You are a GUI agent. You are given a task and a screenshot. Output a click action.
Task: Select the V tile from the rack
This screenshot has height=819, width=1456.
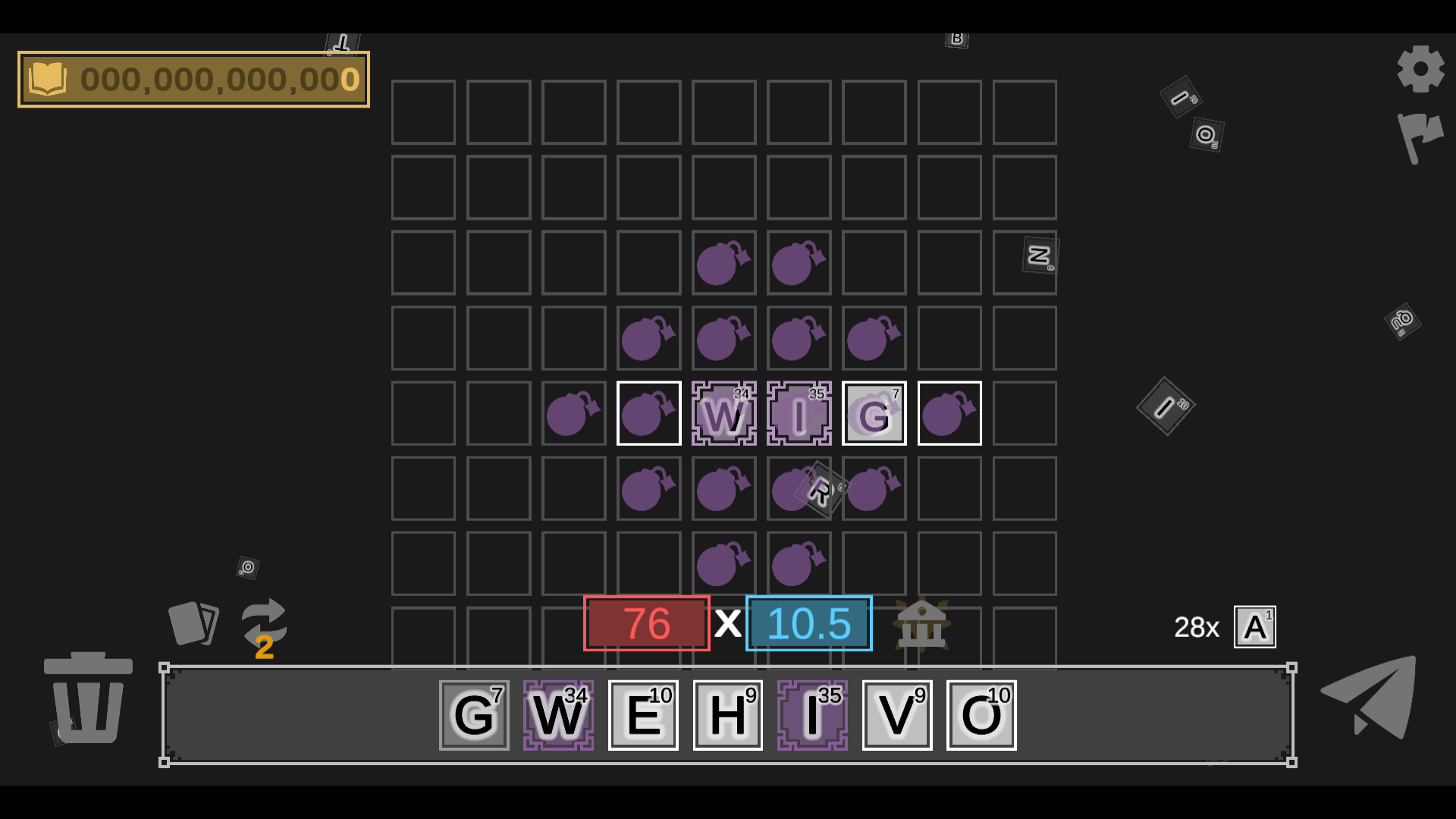[896, 714]
